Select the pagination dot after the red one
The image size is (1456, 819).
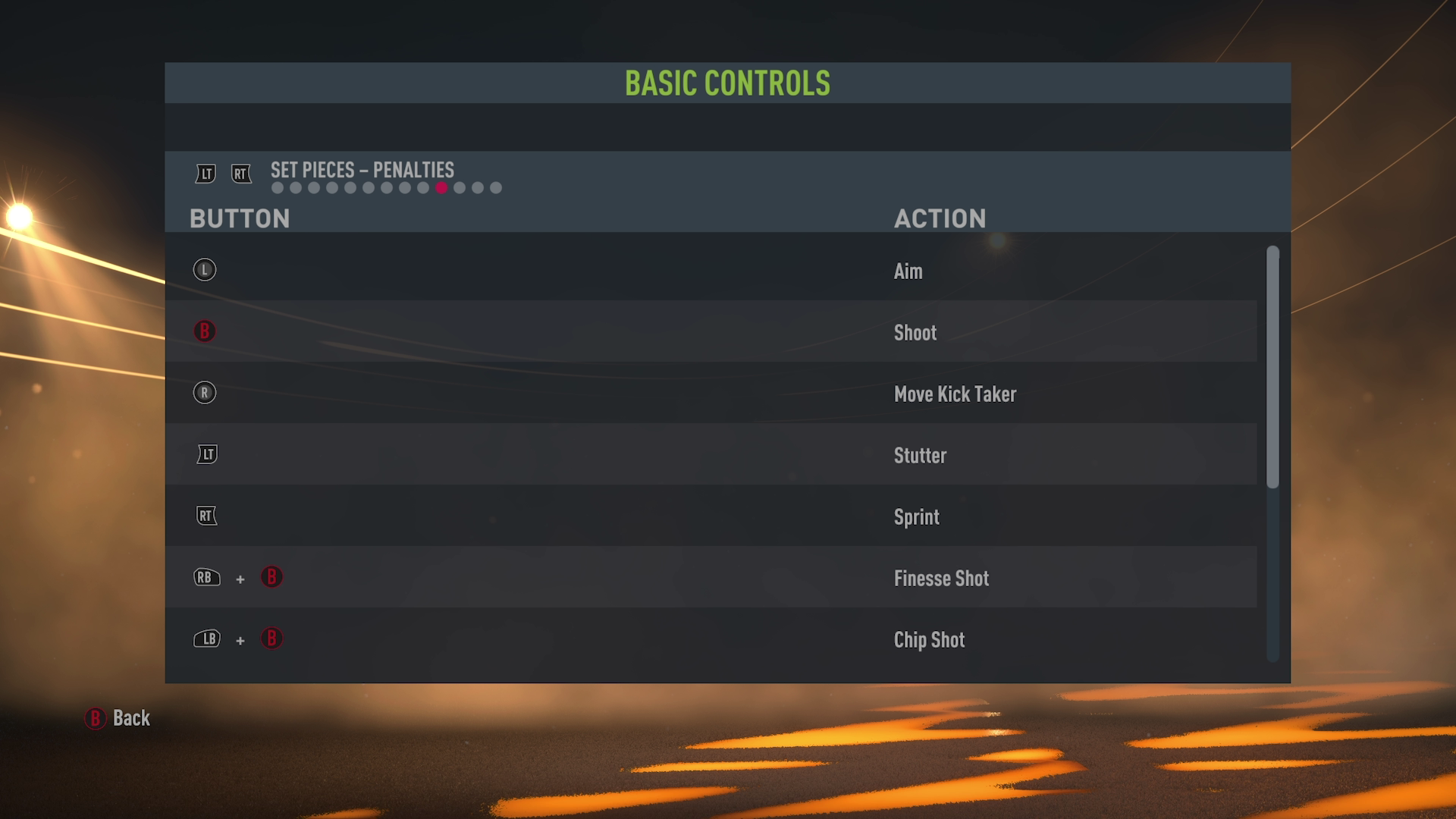pos(459,187)
